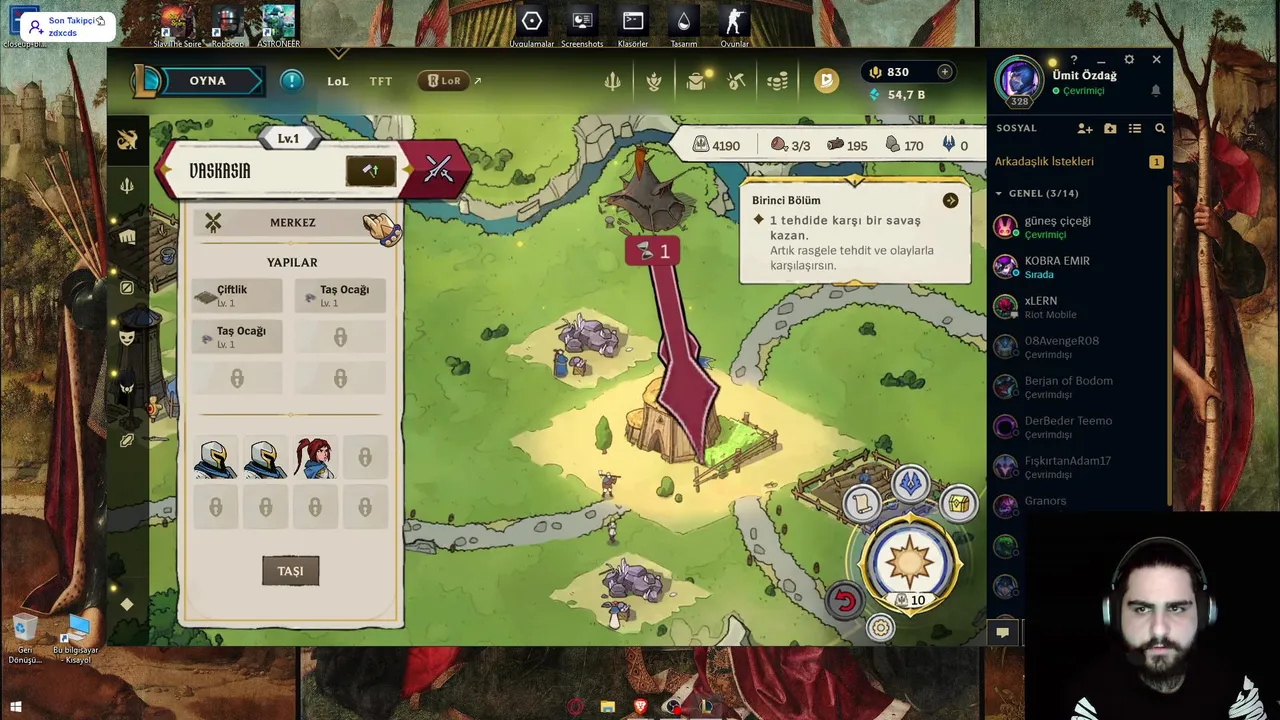The width and height of the screenshot is (1280, 720).
Task: Undo with the red arrow button
Action: pyautogui.click(x=845, y=600)
